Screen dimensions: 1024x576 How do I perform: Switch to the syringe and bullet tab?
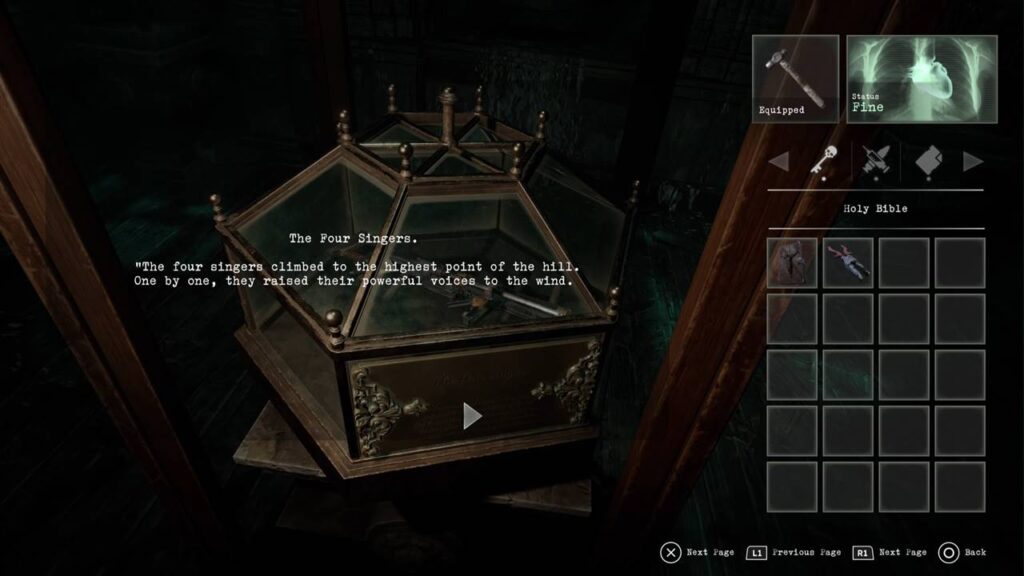coord(875,161)
